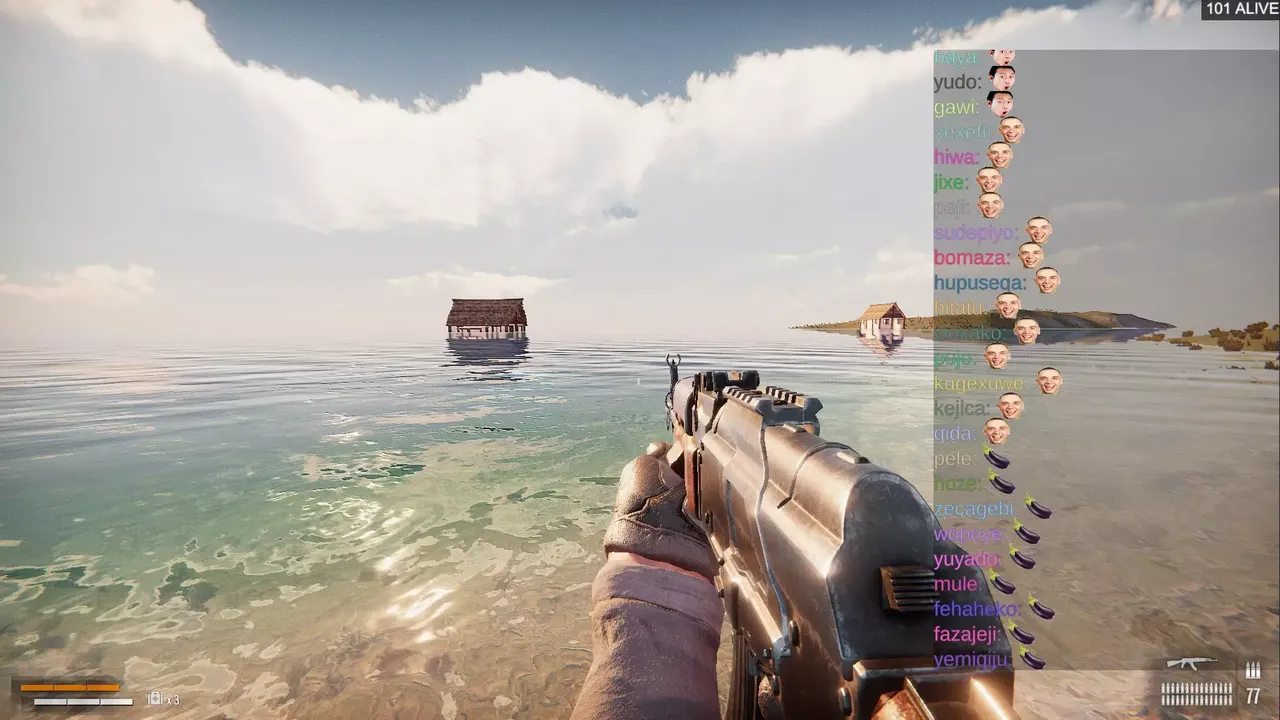The width and height of the screenshot is (1280, 720).
Task: Click the white health bar segments
Action: click(x=82, y=701)
